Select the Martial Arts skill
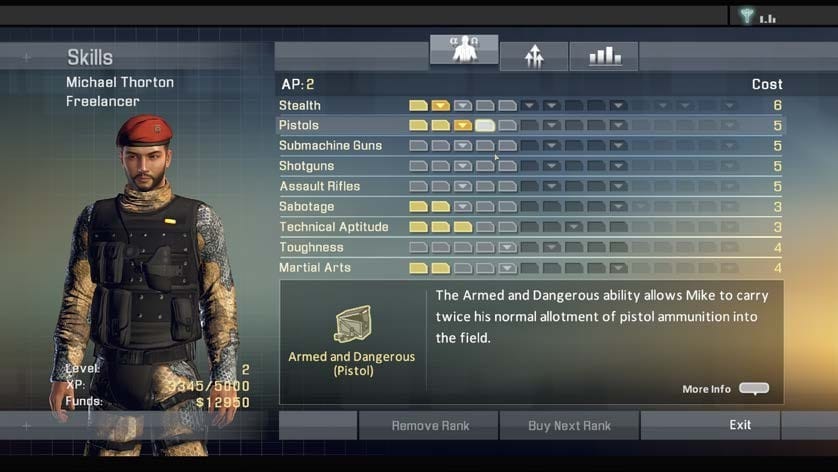Image resolution: width=838 pixels, height=472 pixels. coord(315,268)
